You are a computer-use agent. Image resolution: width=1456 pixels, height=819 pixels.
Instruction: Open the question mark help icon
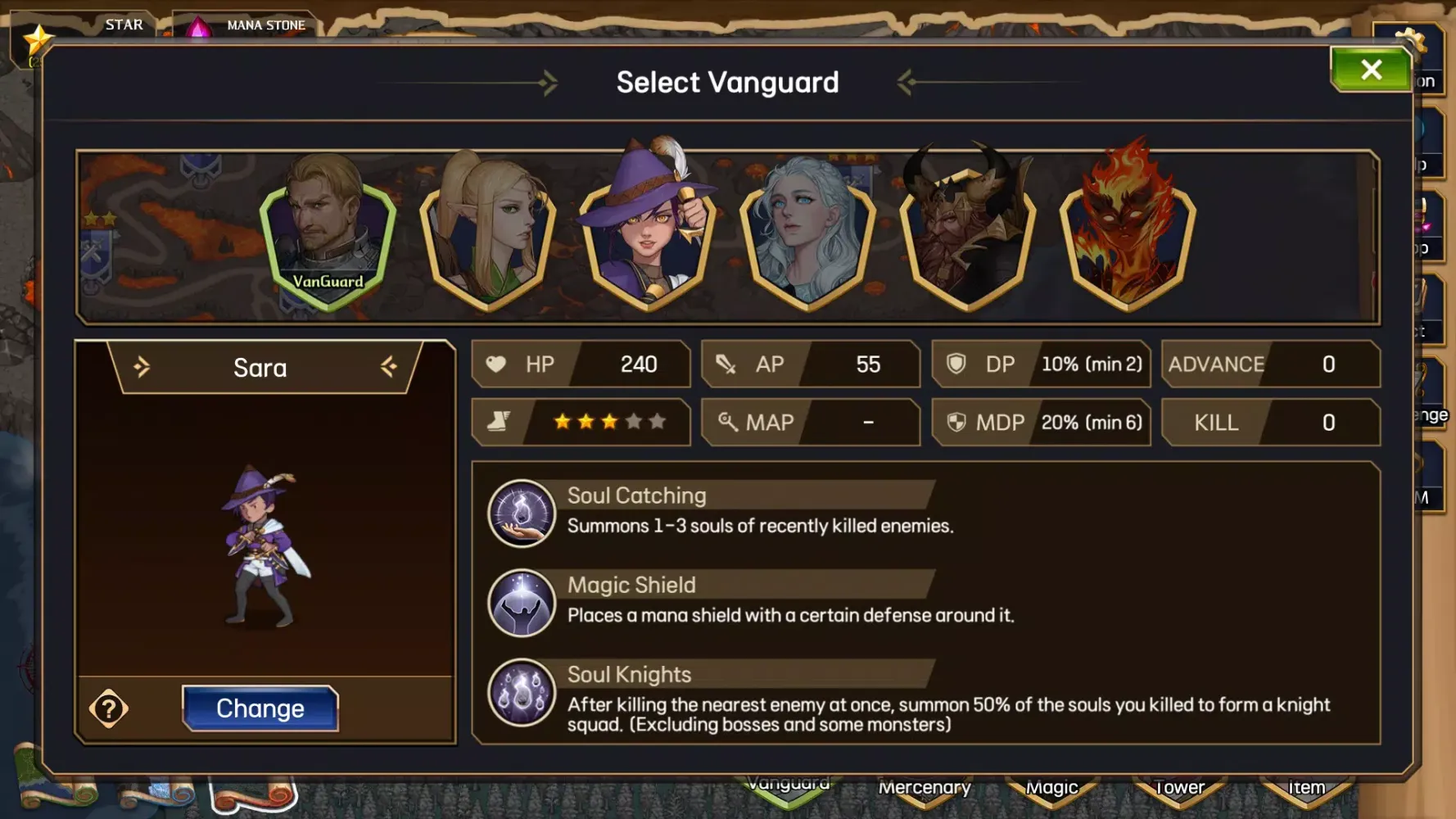pos(109,709)
